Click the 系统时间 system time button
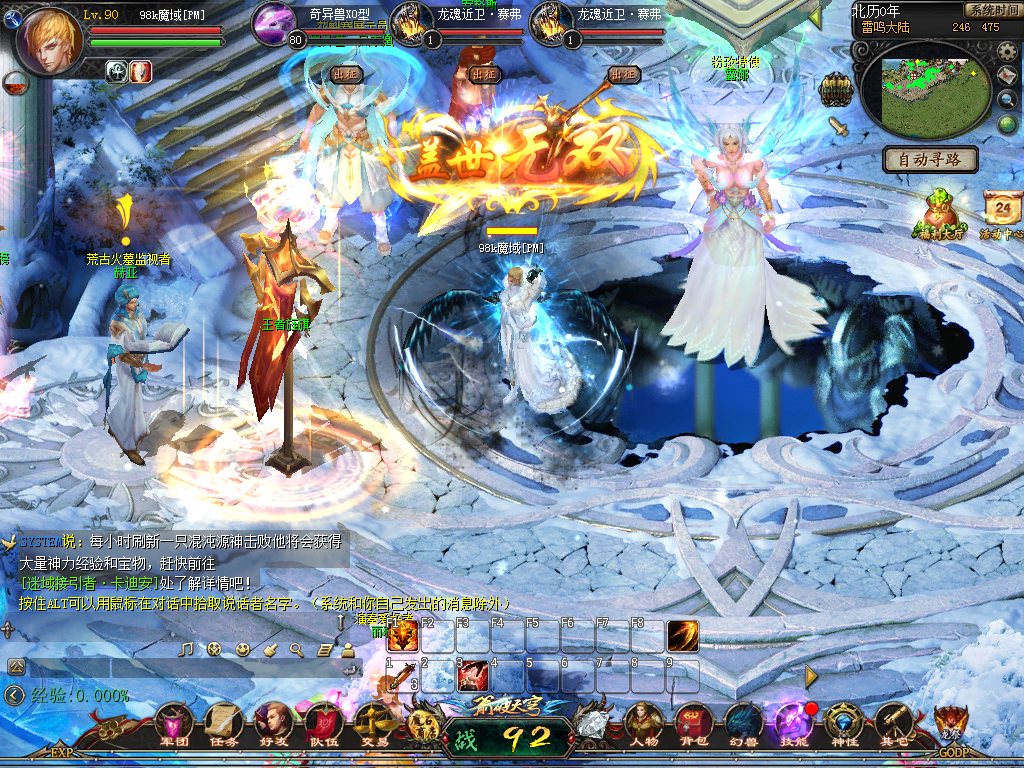 click(x=992, y=10)
